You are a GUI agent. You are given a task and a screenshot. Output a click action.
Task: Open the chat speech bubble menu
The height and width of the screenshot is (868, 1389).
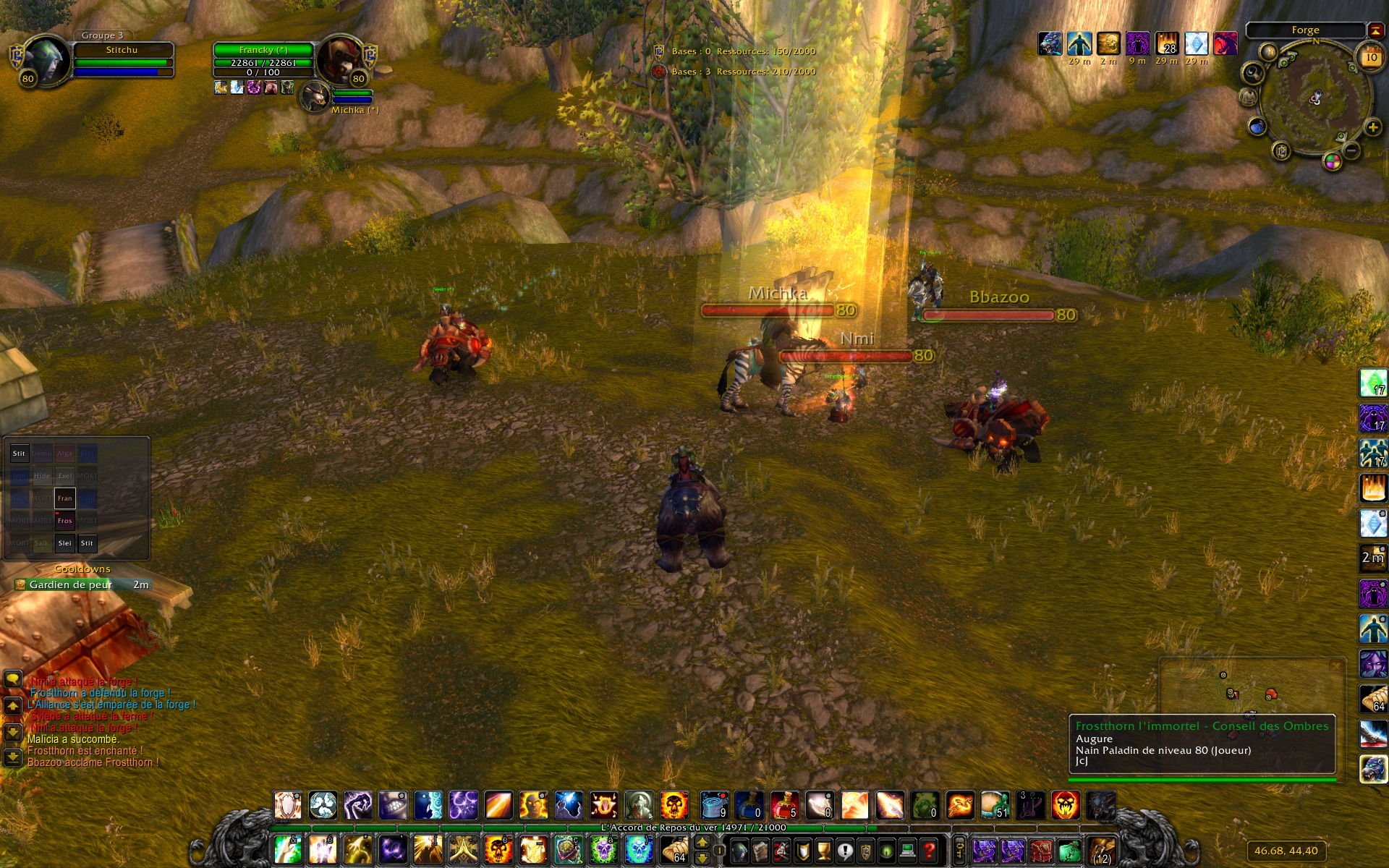coord(13,679)
